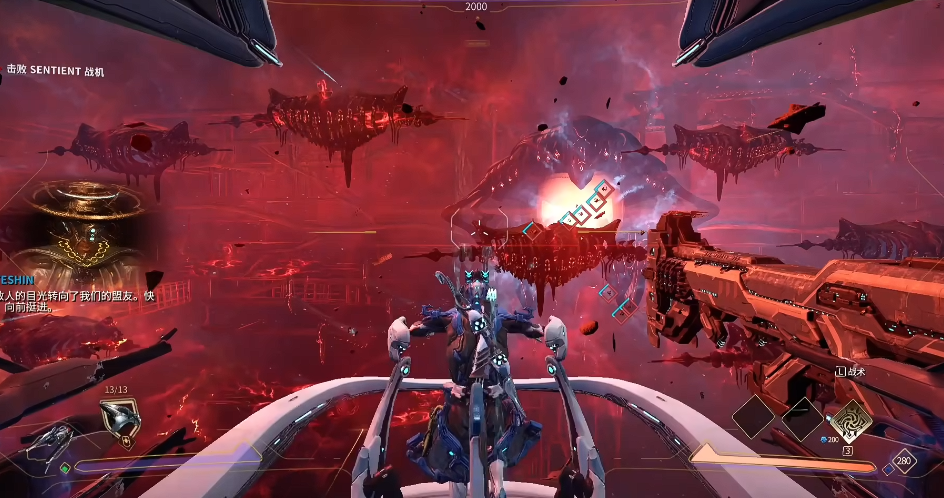
Task: Click Teshin's transmission portrait
Action: 85,224
